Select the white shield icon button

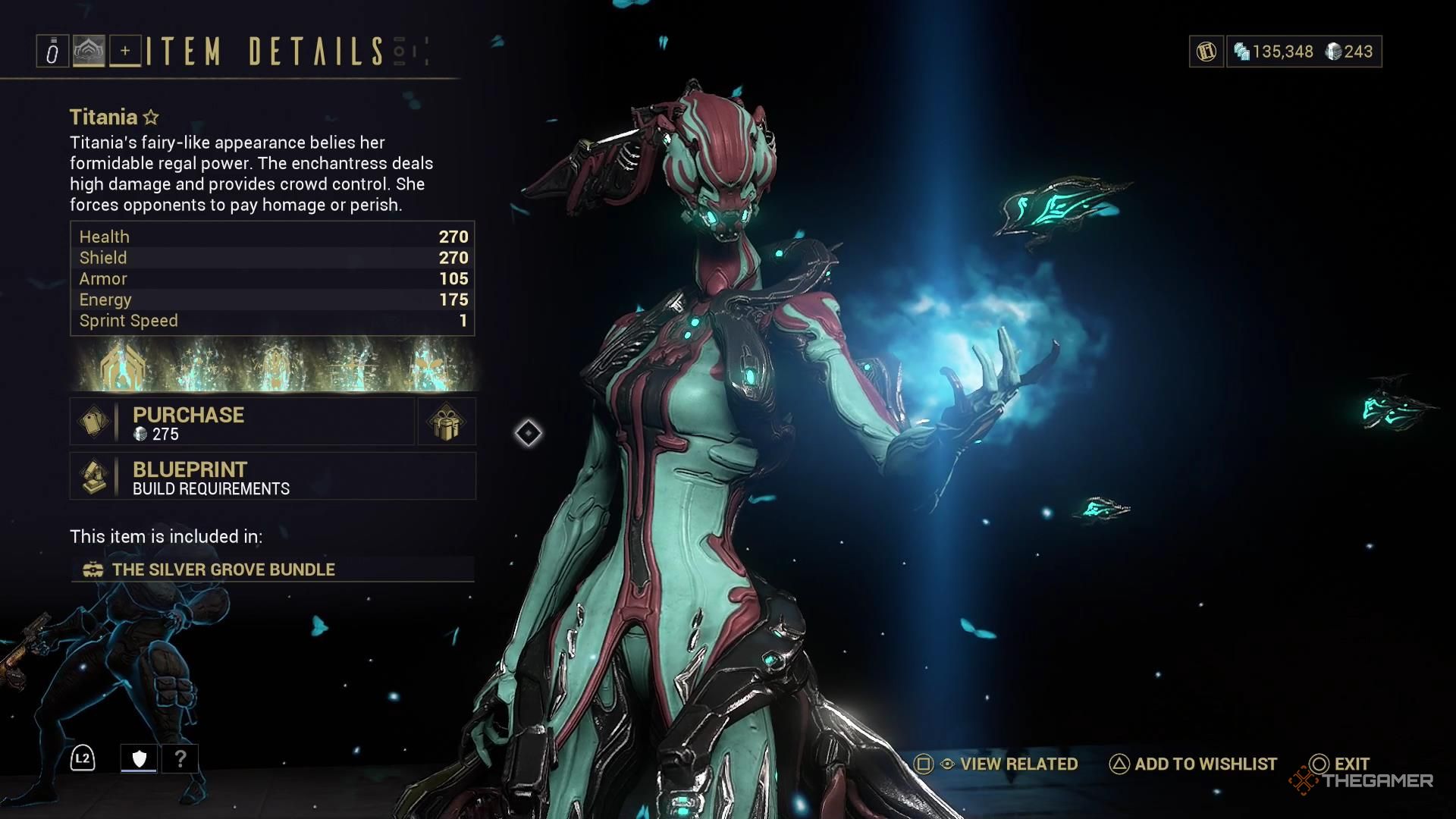[x=140, y=758]
